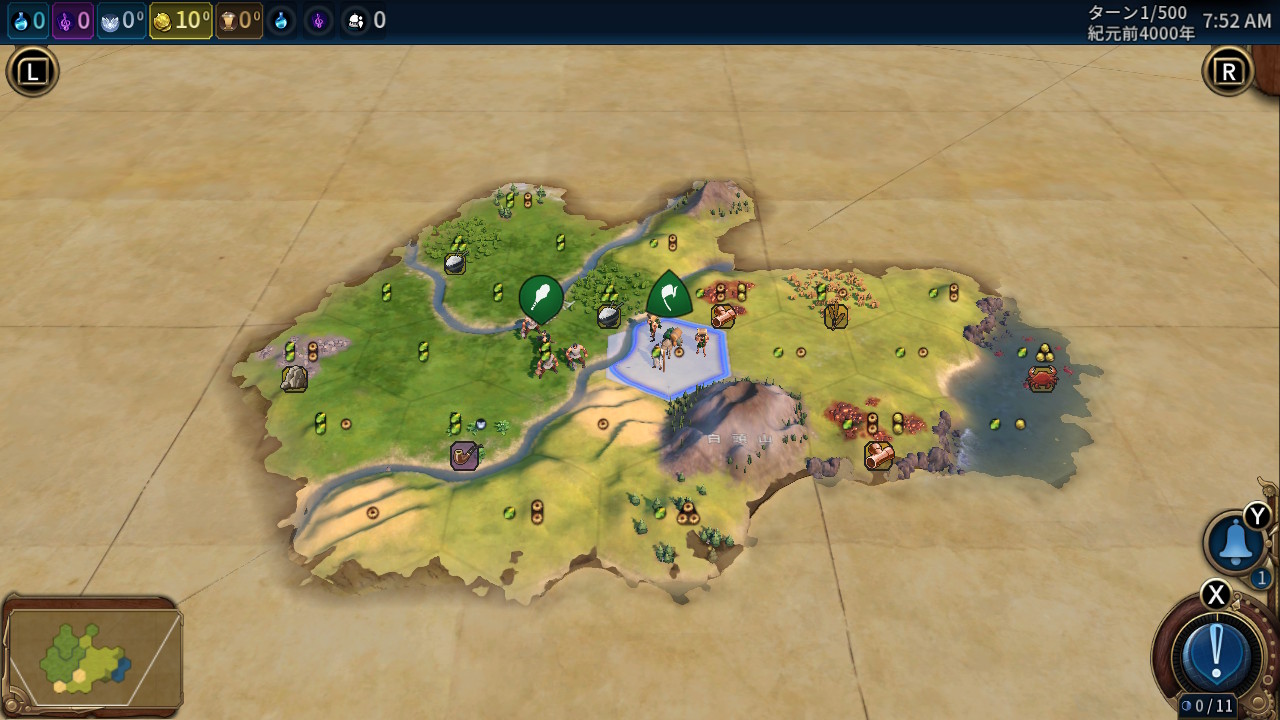Activate the blue exclamation action button
Image resolution: width=1280 pixels, height=720 pixels.
coord(1216,653)
